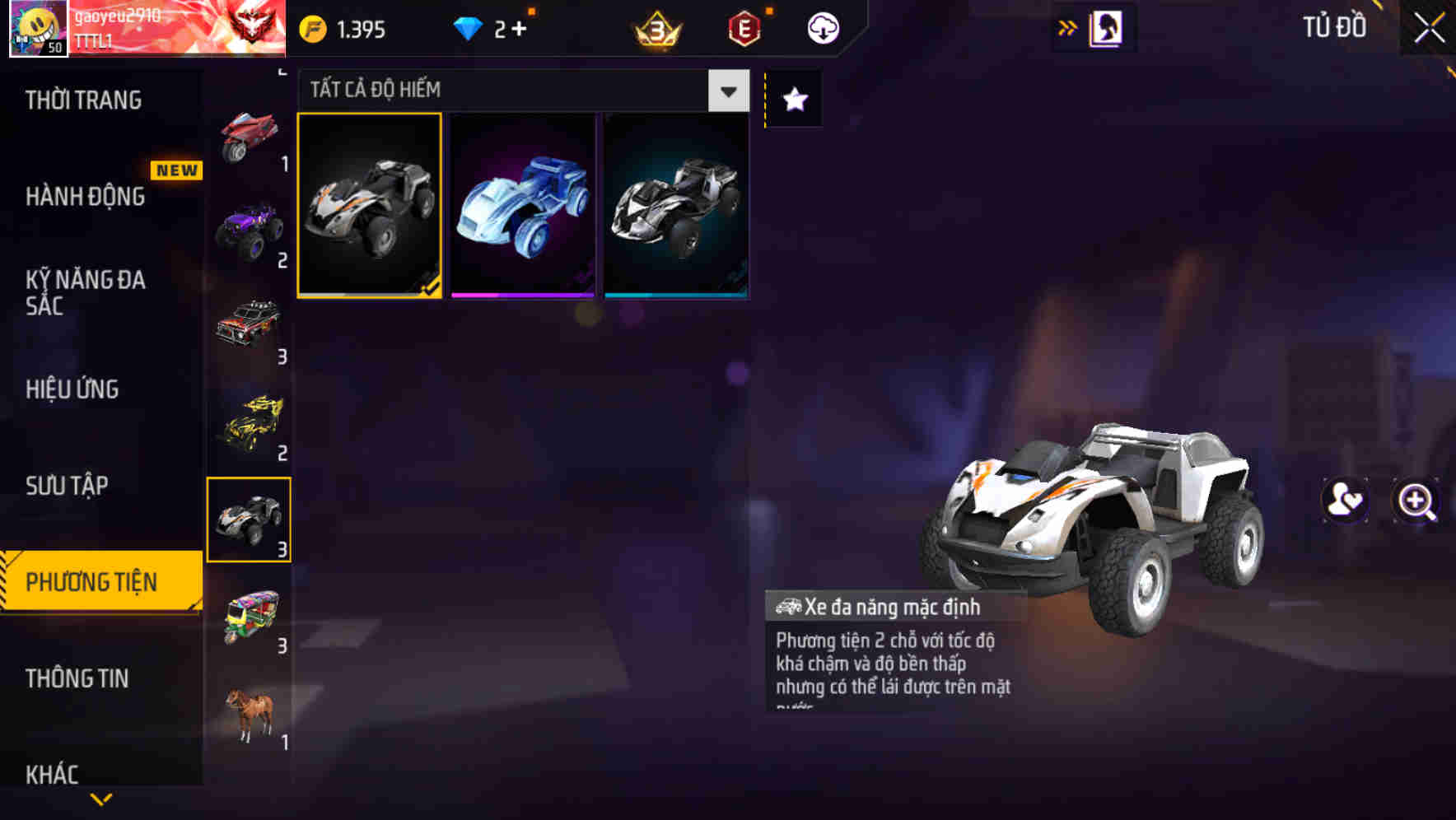1456x820 pixels.
Task: Collapse the top bar with the double-arrow chevrons
Action: coord(1068,26)
